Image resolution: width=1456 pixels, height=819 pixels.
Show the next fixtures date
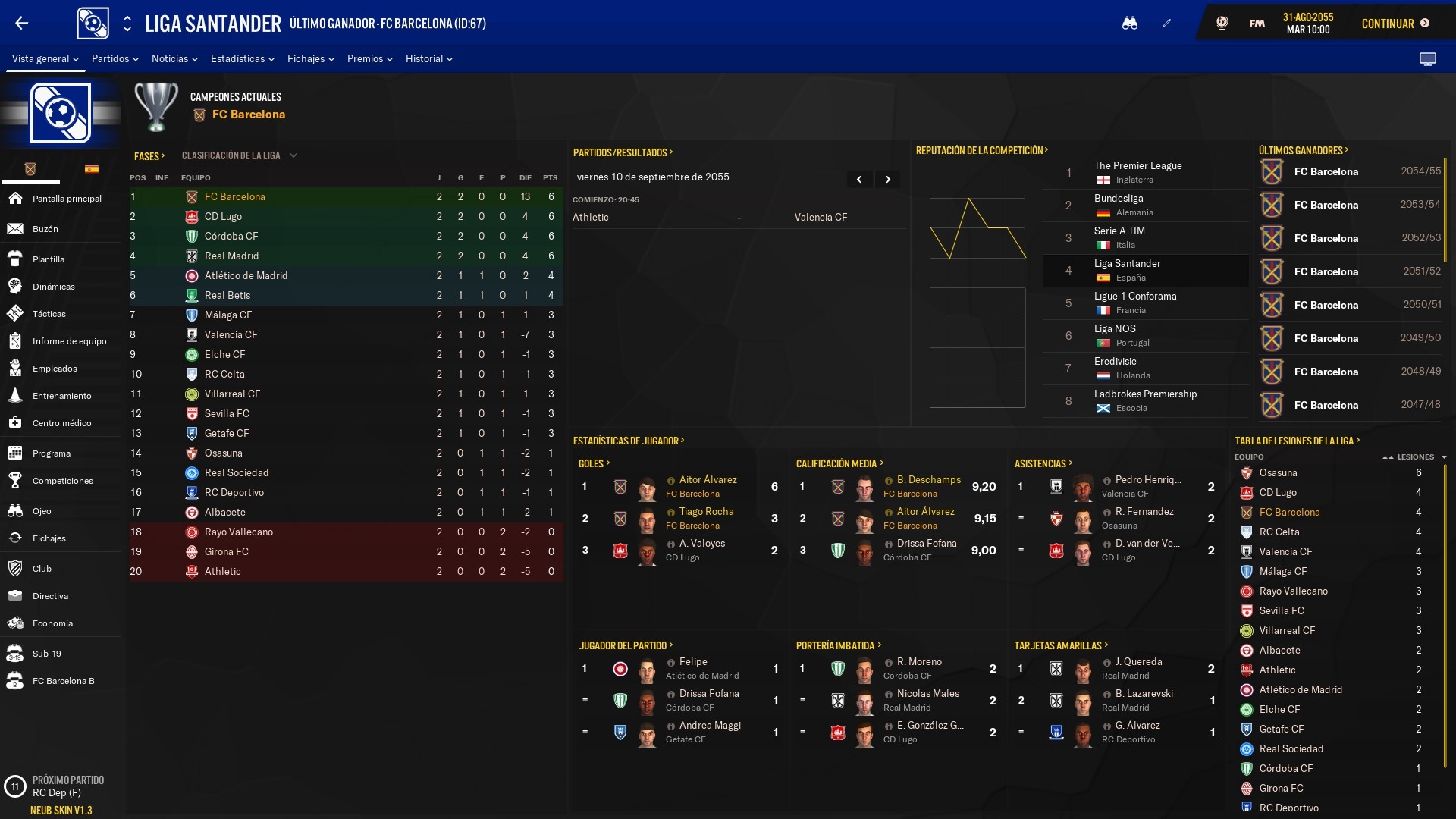887,180
